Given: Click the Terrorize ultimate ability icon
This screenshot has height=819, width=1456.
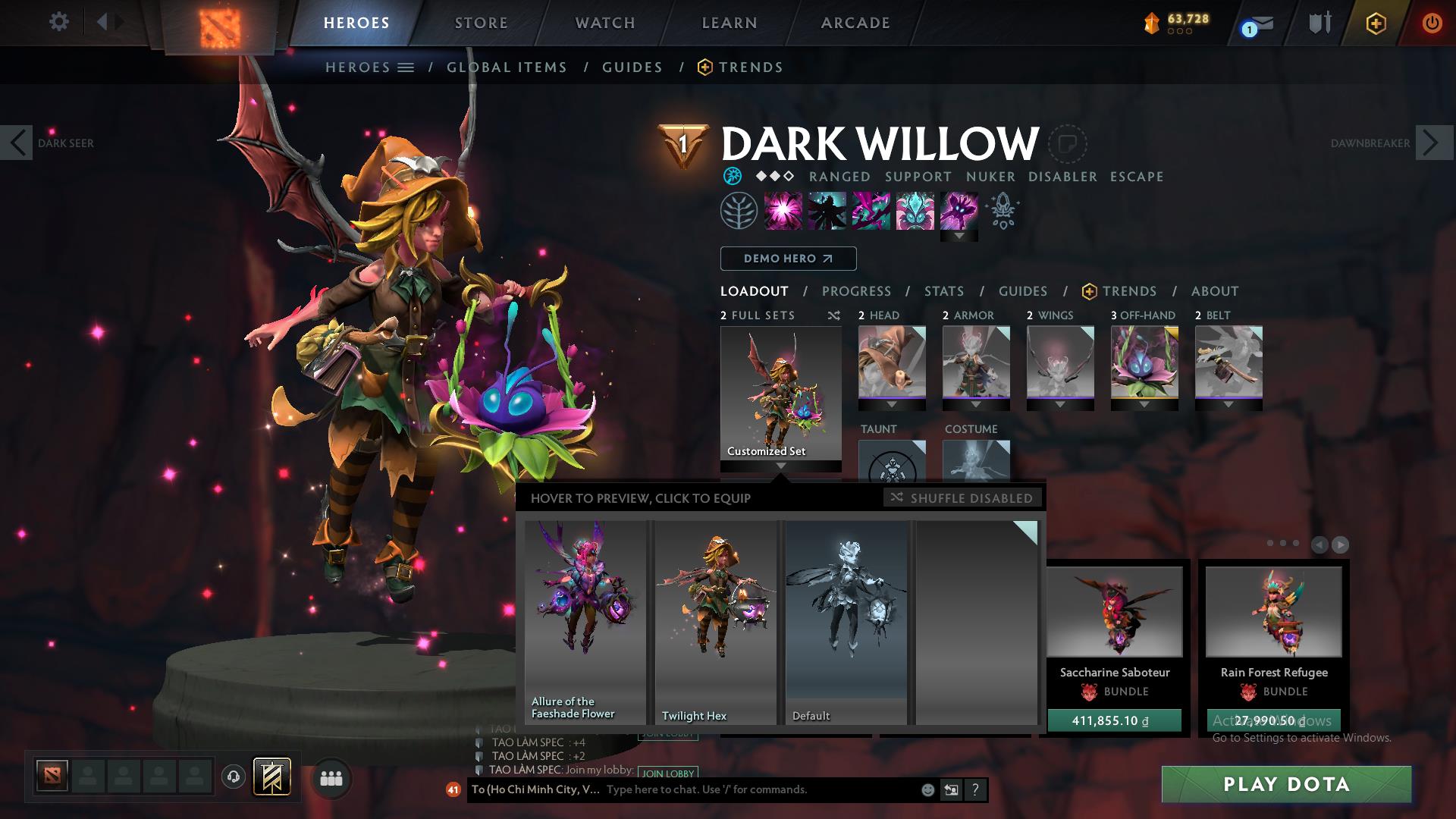Looking at the screenshot, I should point(956,211).
